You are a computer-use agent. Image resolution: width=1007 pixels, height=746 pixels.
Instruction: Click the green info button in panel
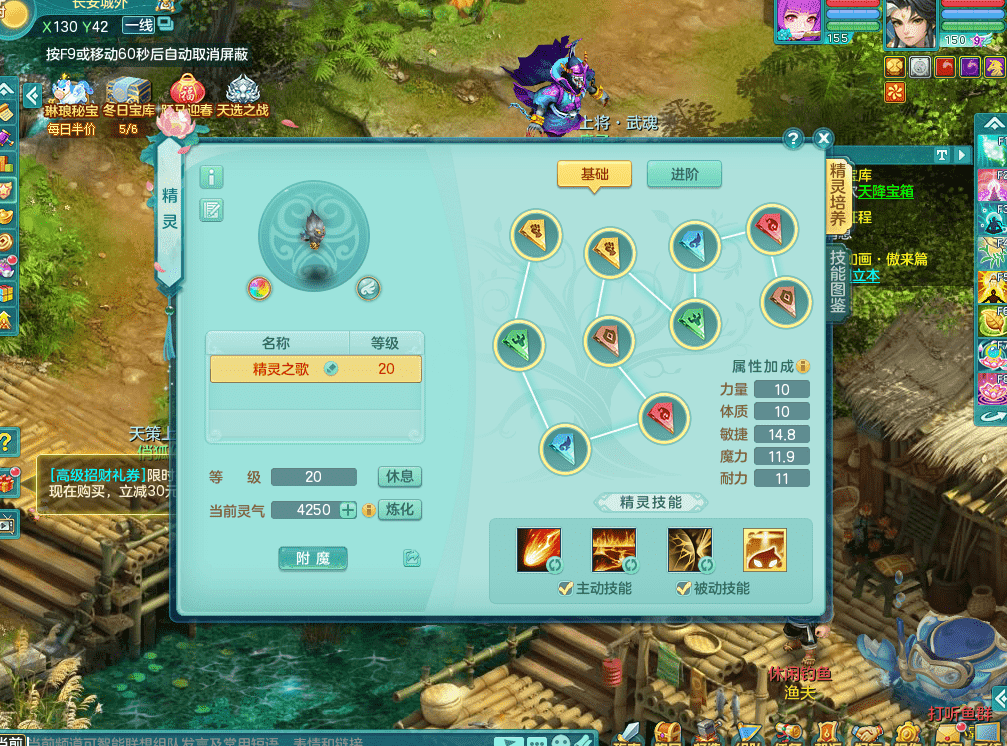(x=211, y=177)
